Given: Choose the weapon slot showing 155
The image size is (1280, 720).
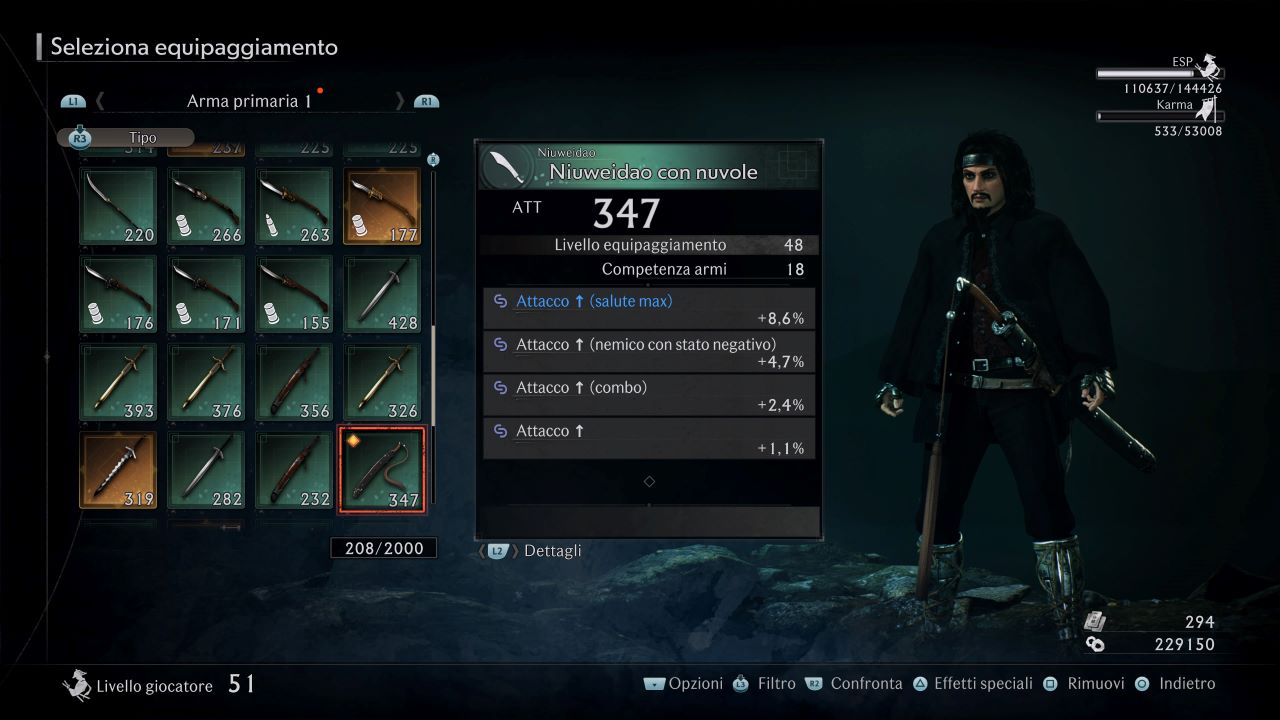Looking at the screenshot, I should (x=294, y=293).
